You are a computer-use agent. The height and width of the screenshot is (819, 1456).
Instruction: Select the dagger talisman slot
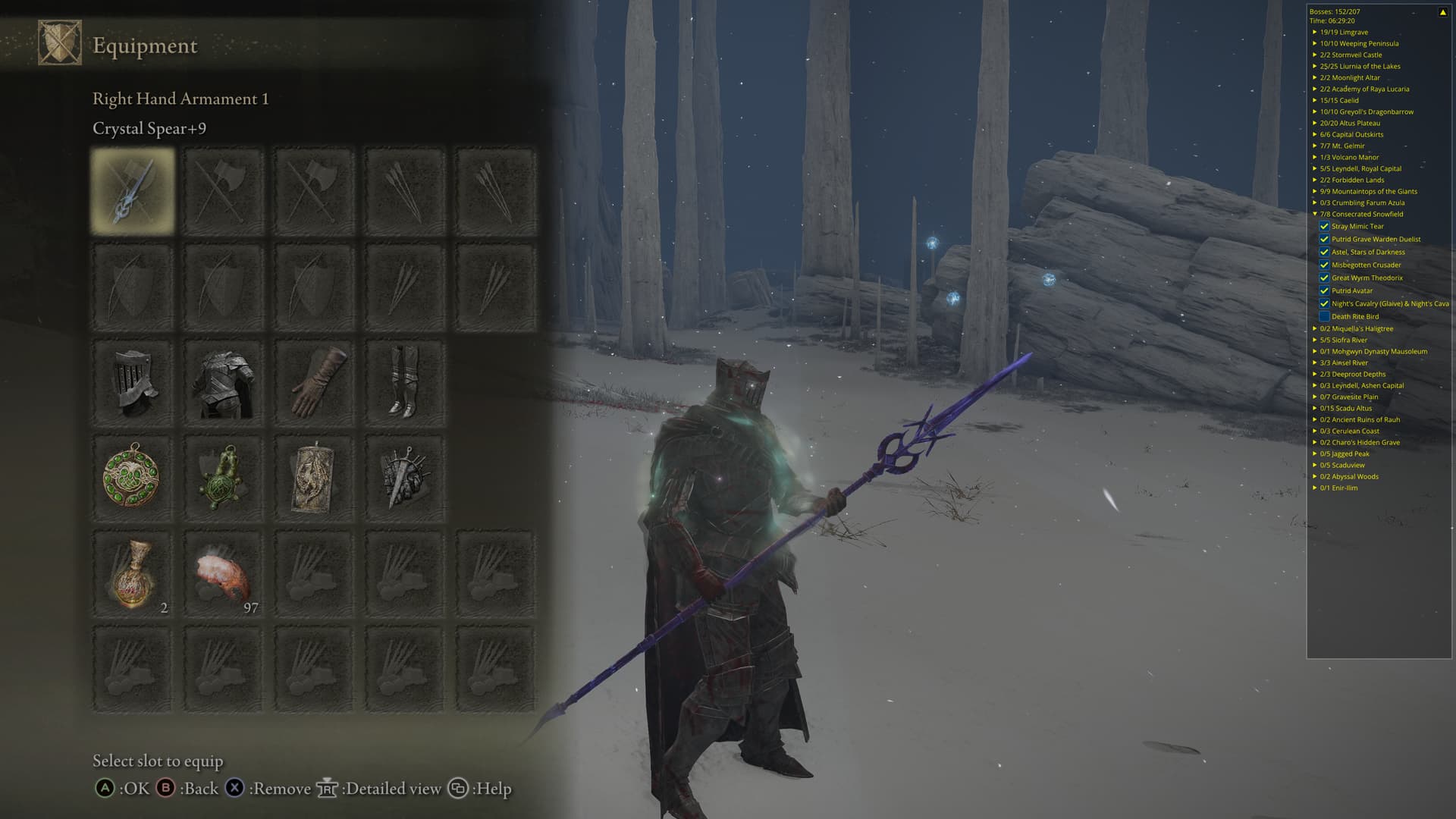pos(404,478)
